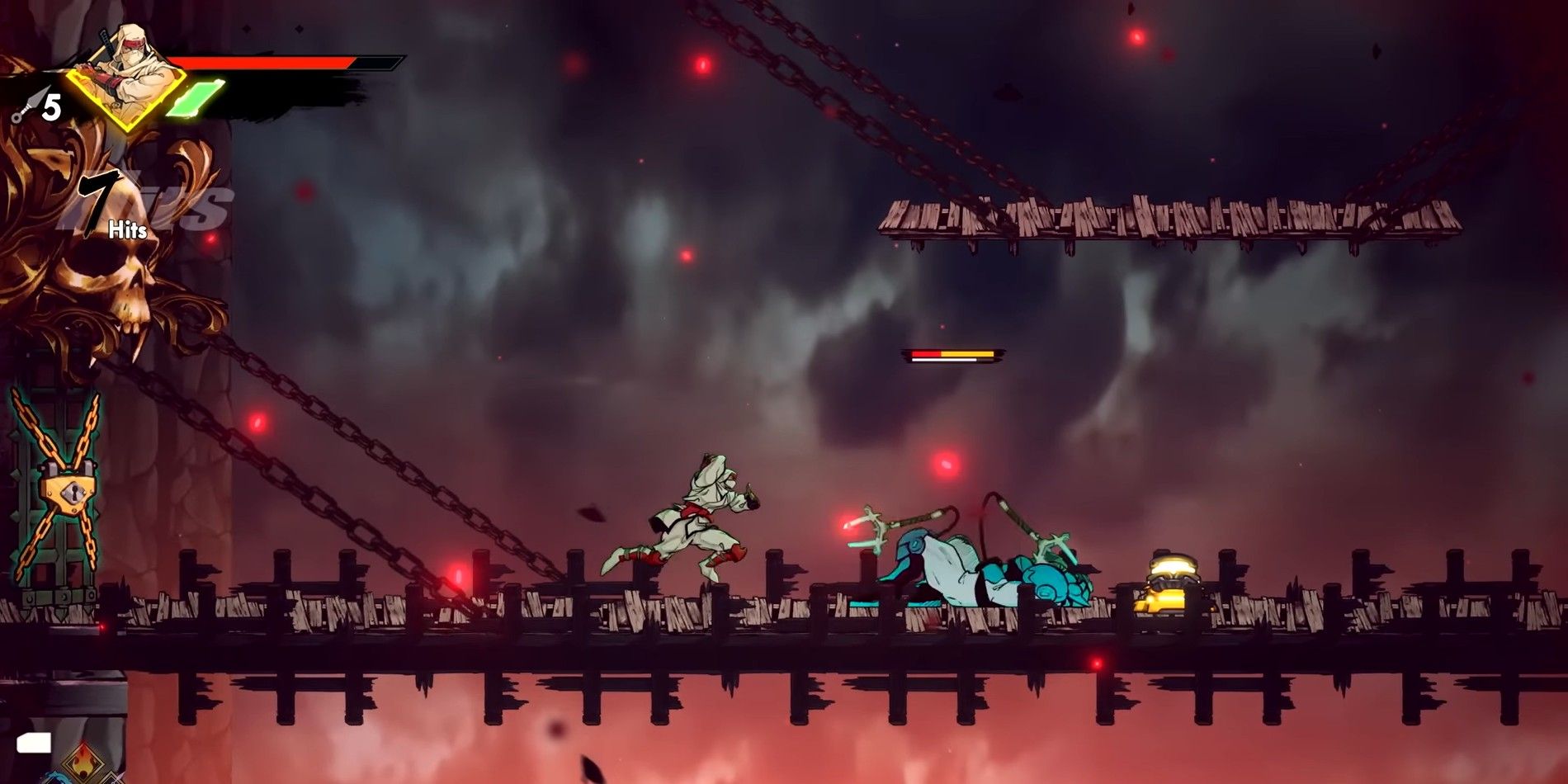Open the fire skill icon bottom-left
The image size is (1568, 784).
[83, 763]
